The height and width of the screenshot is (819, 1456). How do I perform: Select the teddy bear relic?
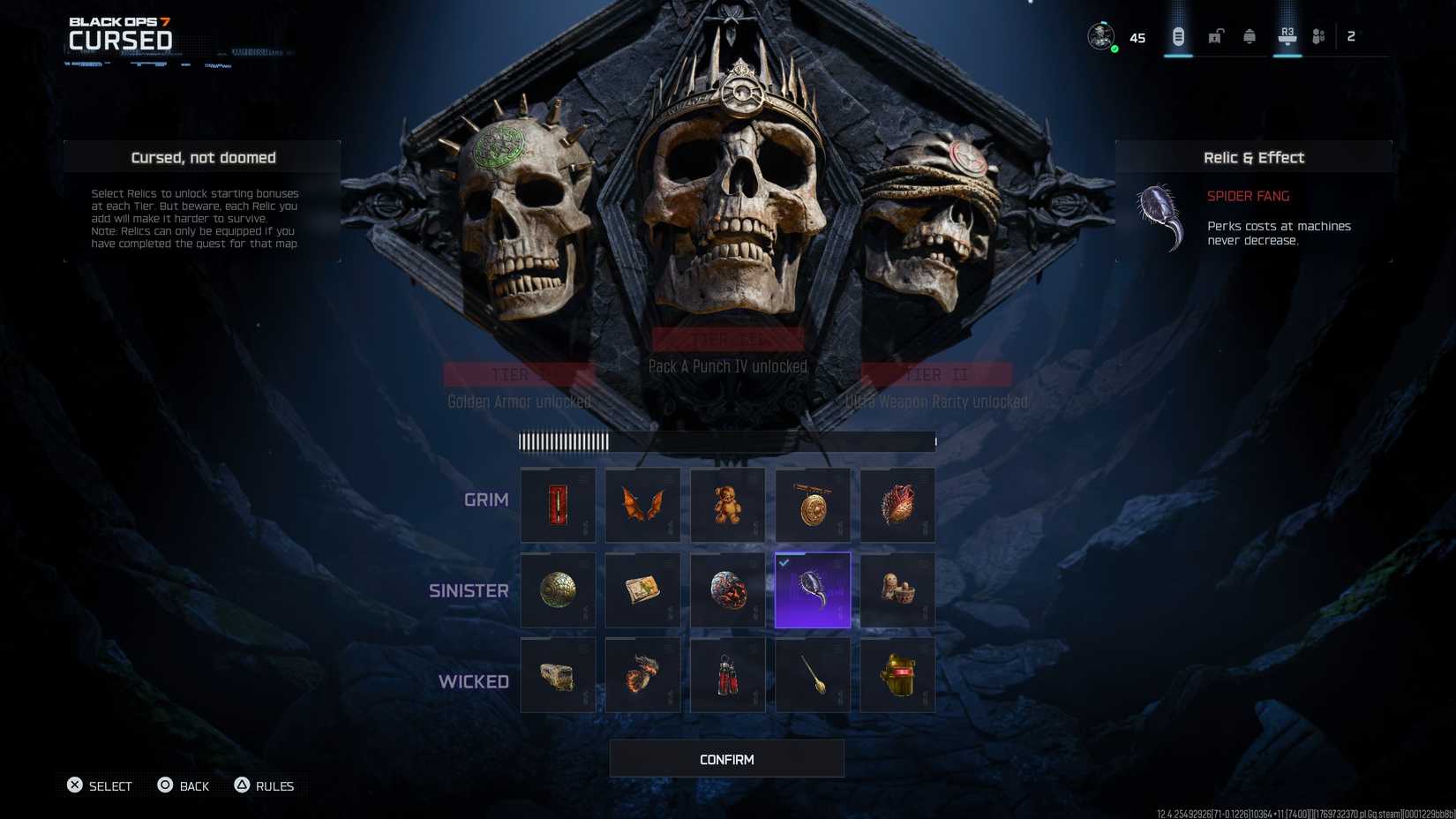(x=727, y=504)
